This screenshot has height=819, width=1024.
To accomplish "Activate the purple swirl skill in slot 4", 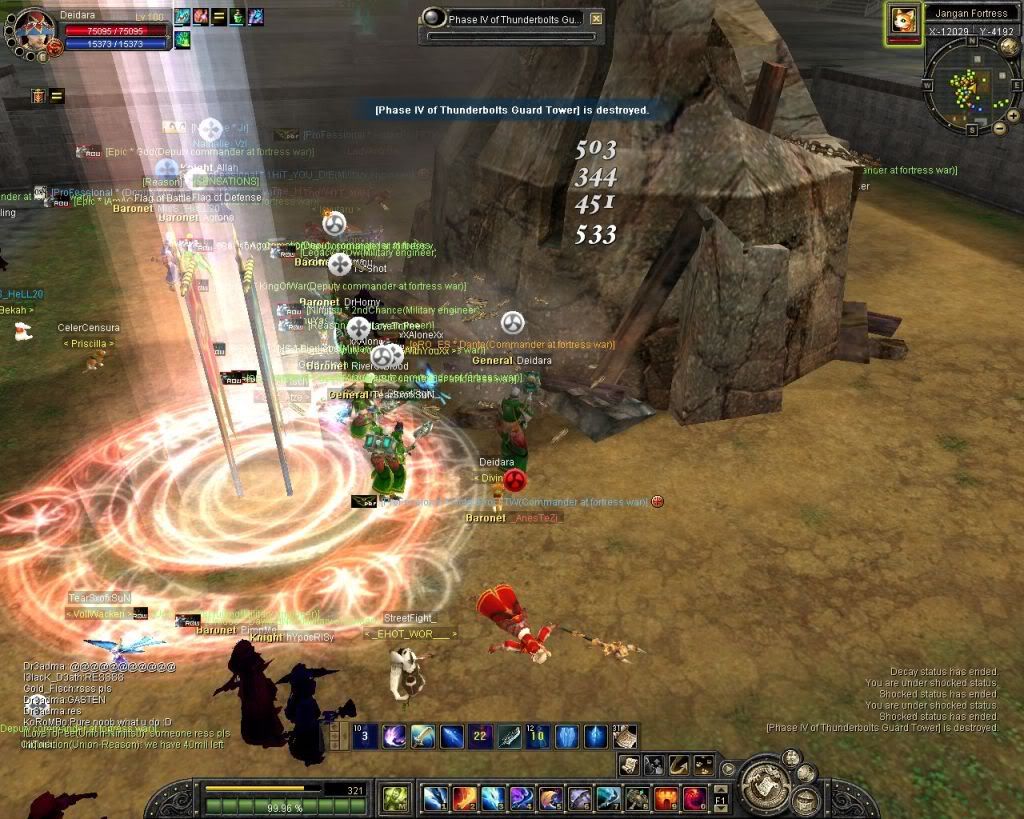I will (x=521, y=798).
